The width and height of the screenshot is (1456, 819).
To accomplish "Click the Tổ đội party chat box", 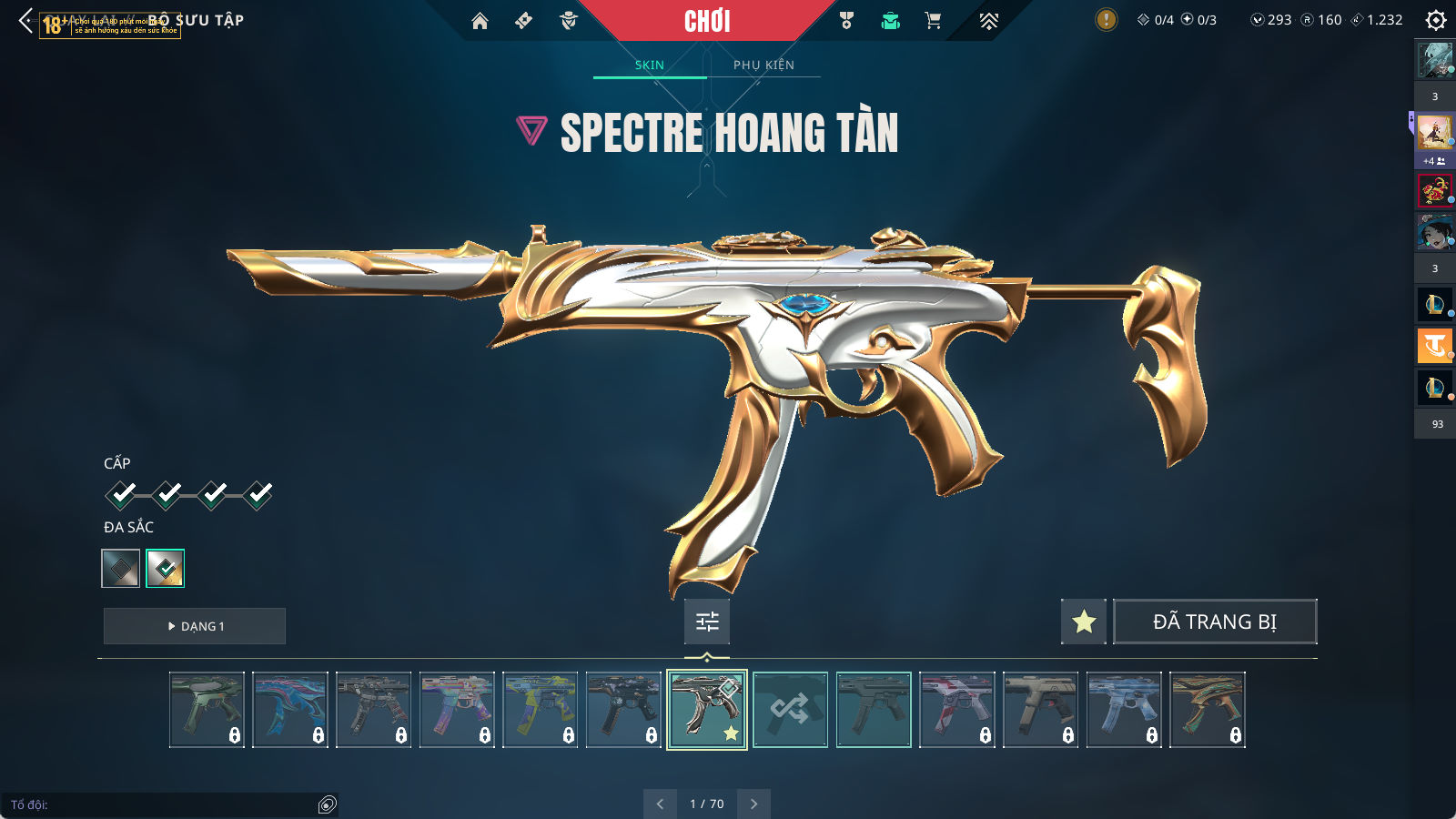I will pyautogui.click(x=164, y=804).
